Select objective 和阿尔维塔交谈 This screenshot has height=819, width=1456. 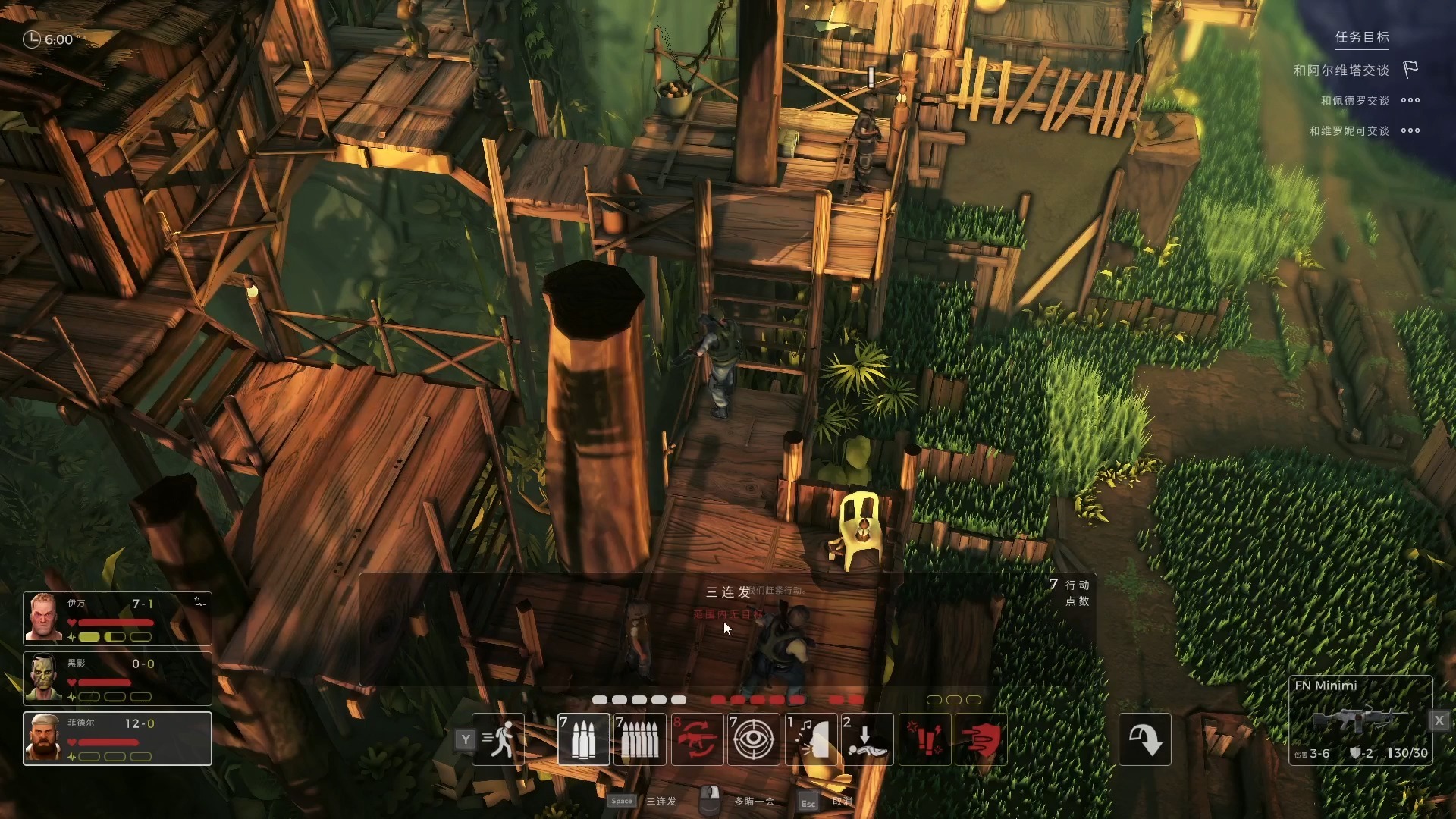(1341, 71)
